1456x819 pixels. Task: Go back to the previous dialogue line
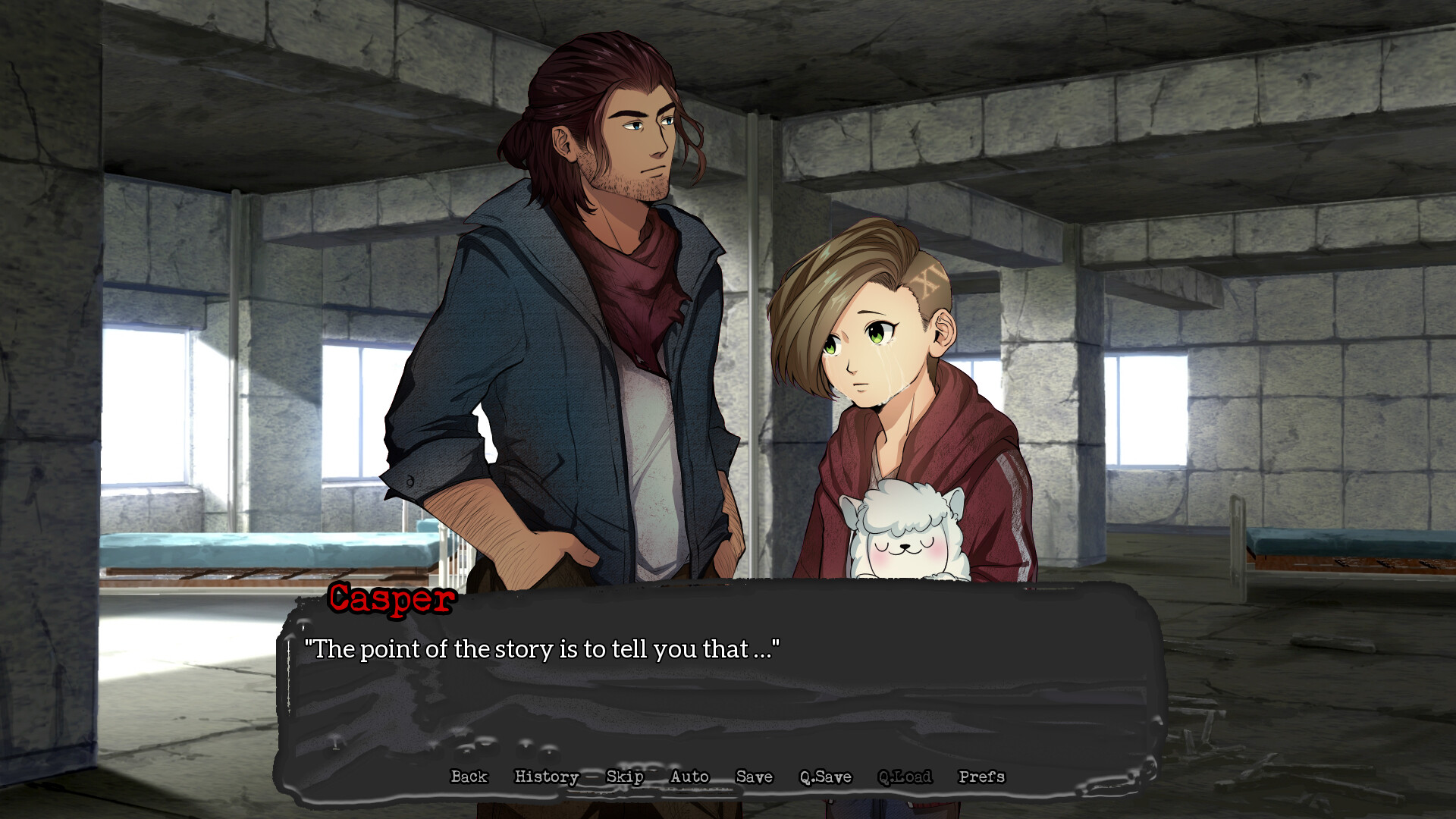[x=469, y=777]
